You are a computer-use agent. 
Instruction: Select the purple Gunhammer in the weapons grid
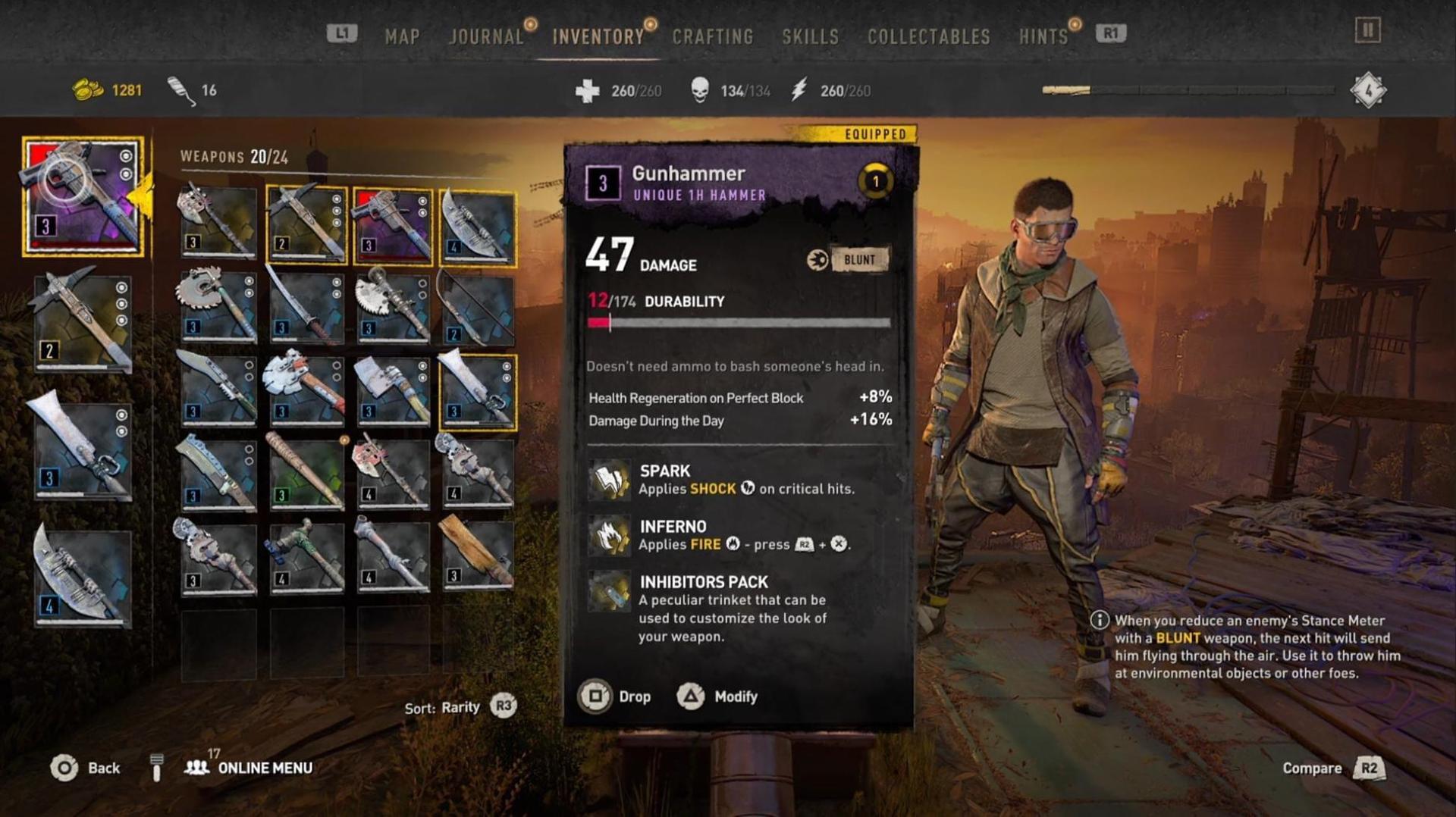point(392,224)
